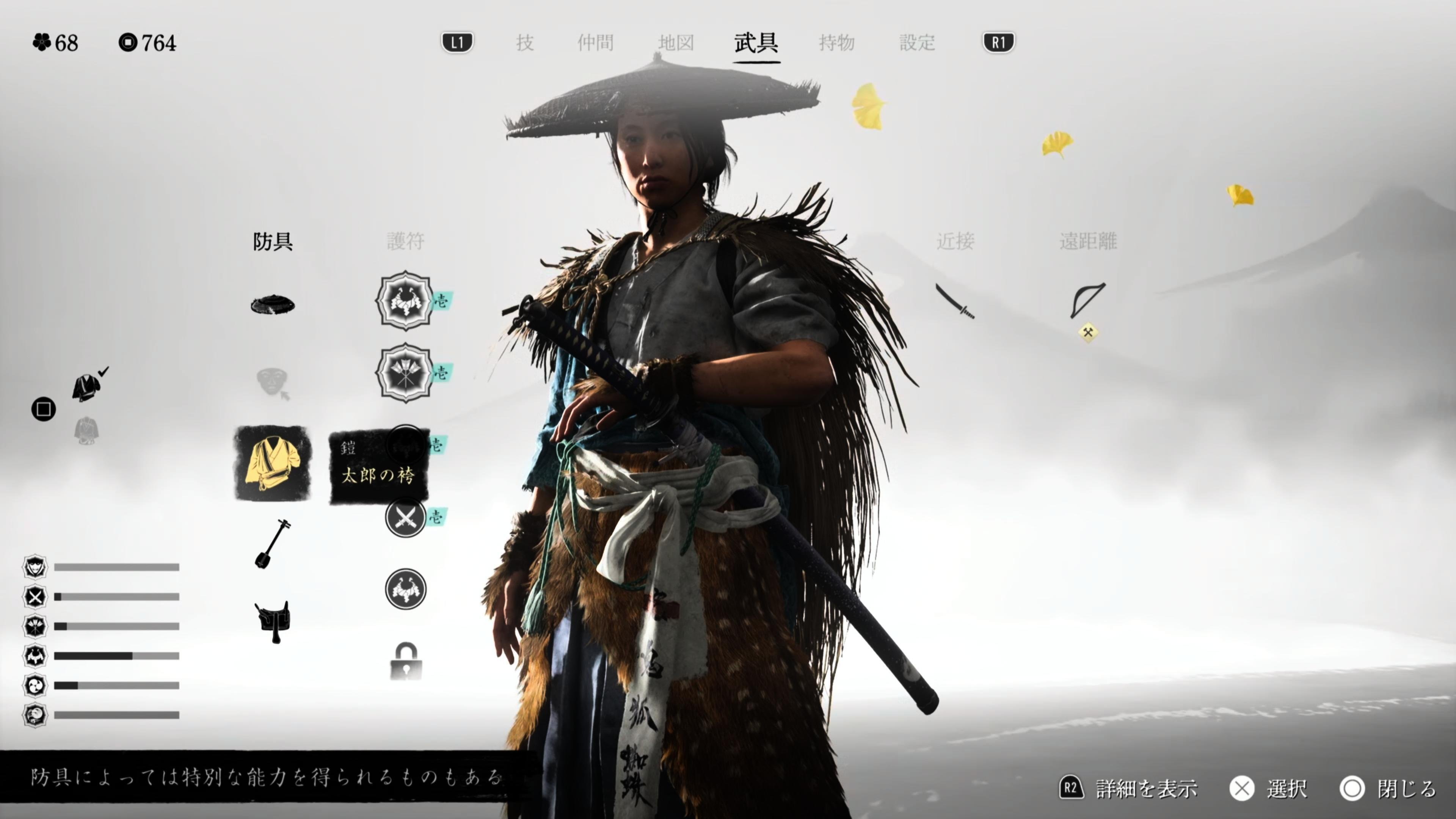Image resolution: width=1456 pixels, height=819 pixels.
Task: Select the straw hat headgear slot
Action: [273, 304]
